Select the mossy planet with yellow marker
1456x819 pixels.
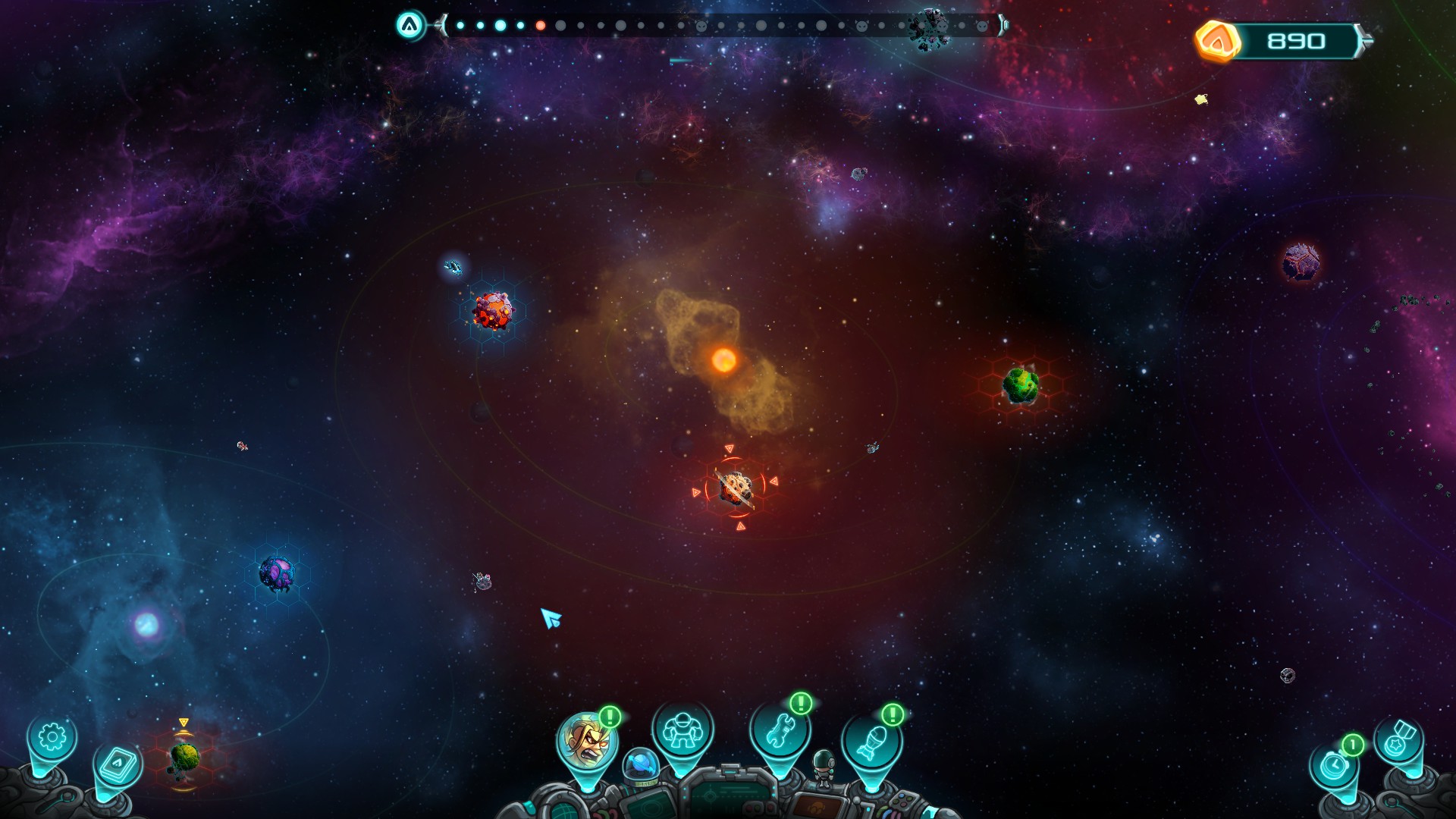[x=184, y=757]
